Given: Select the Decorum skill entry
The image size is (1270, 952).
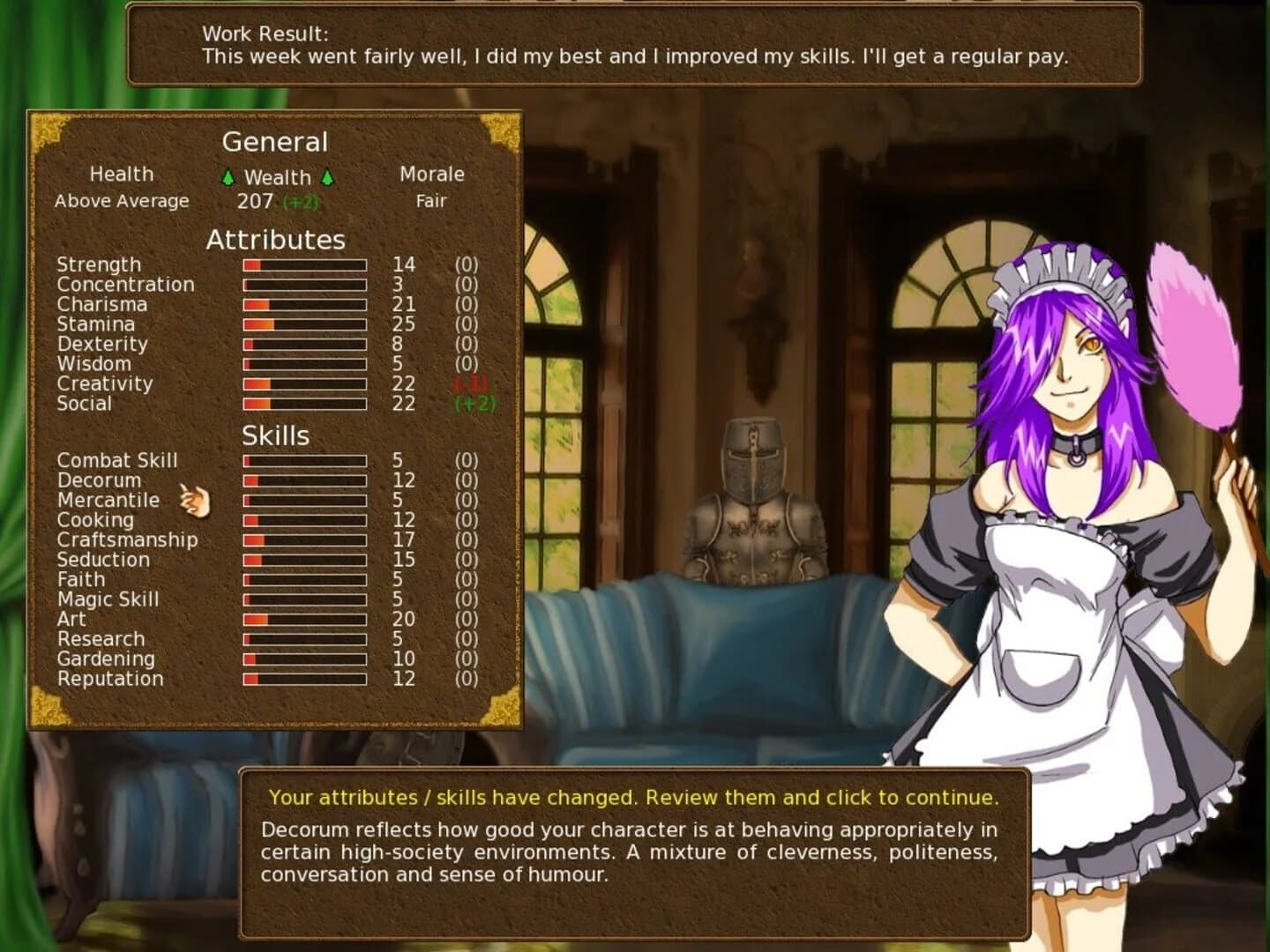Looking at the screenshot, I should 98,480.
